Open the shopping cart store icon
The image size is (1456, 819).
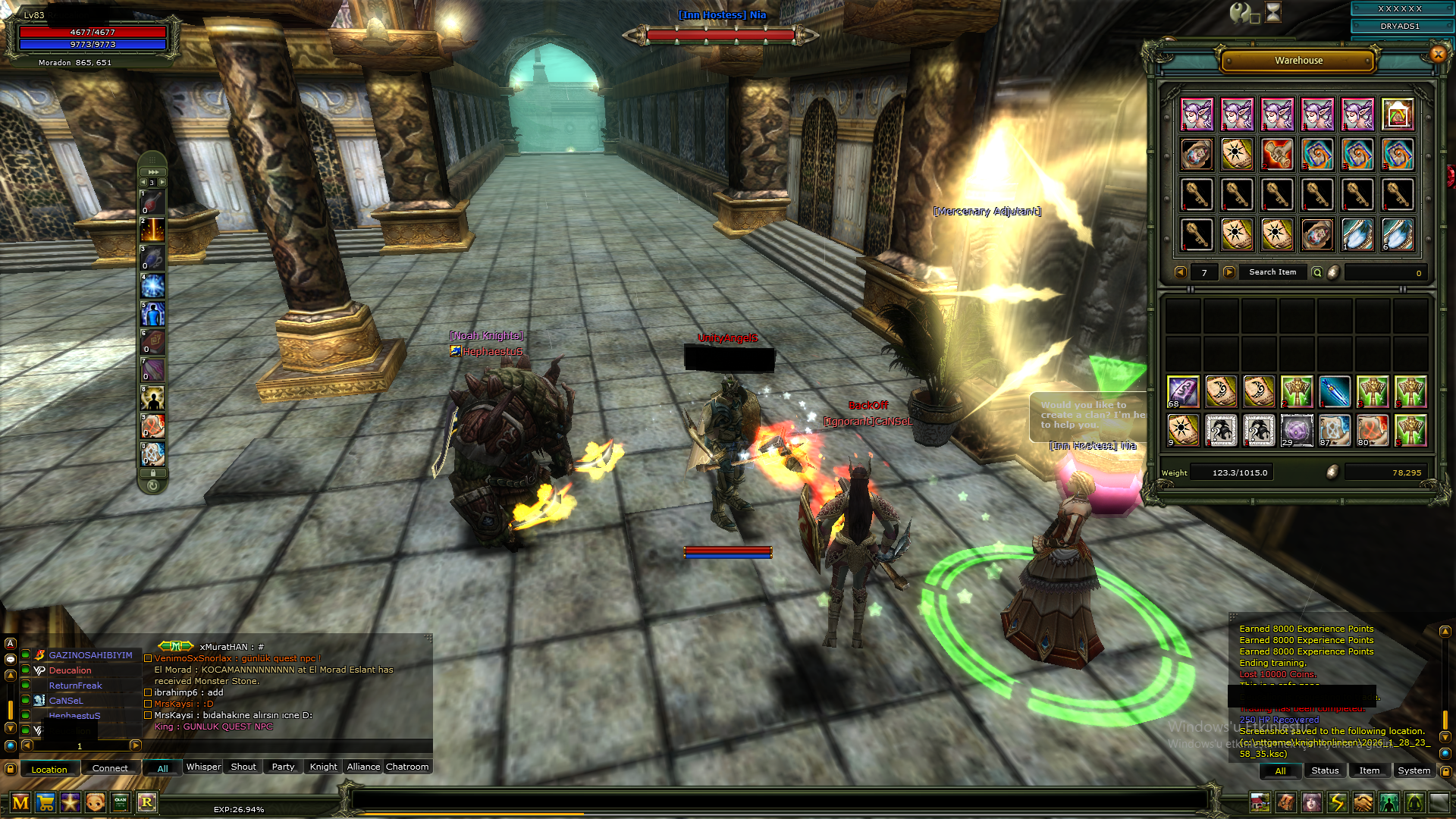[45, 802]
